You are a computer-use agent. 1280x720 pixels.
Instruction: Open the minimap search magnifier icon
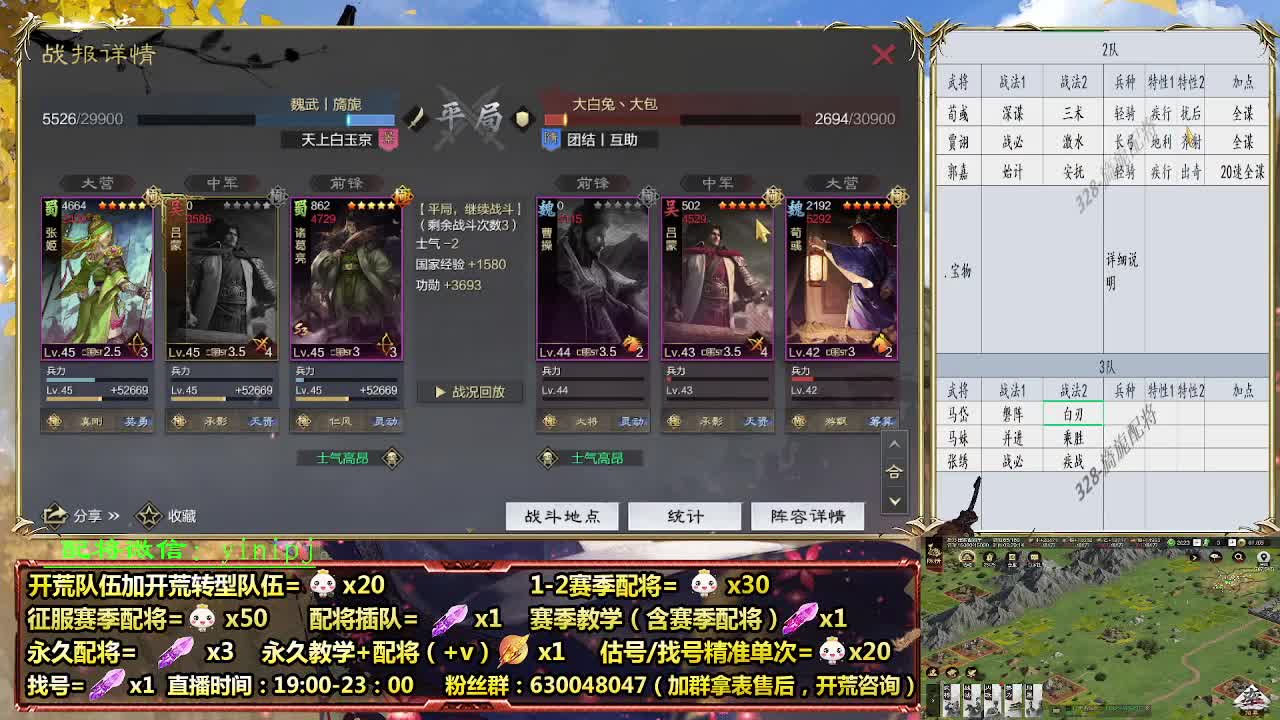pyautogui.click(x=1239, y=557)
